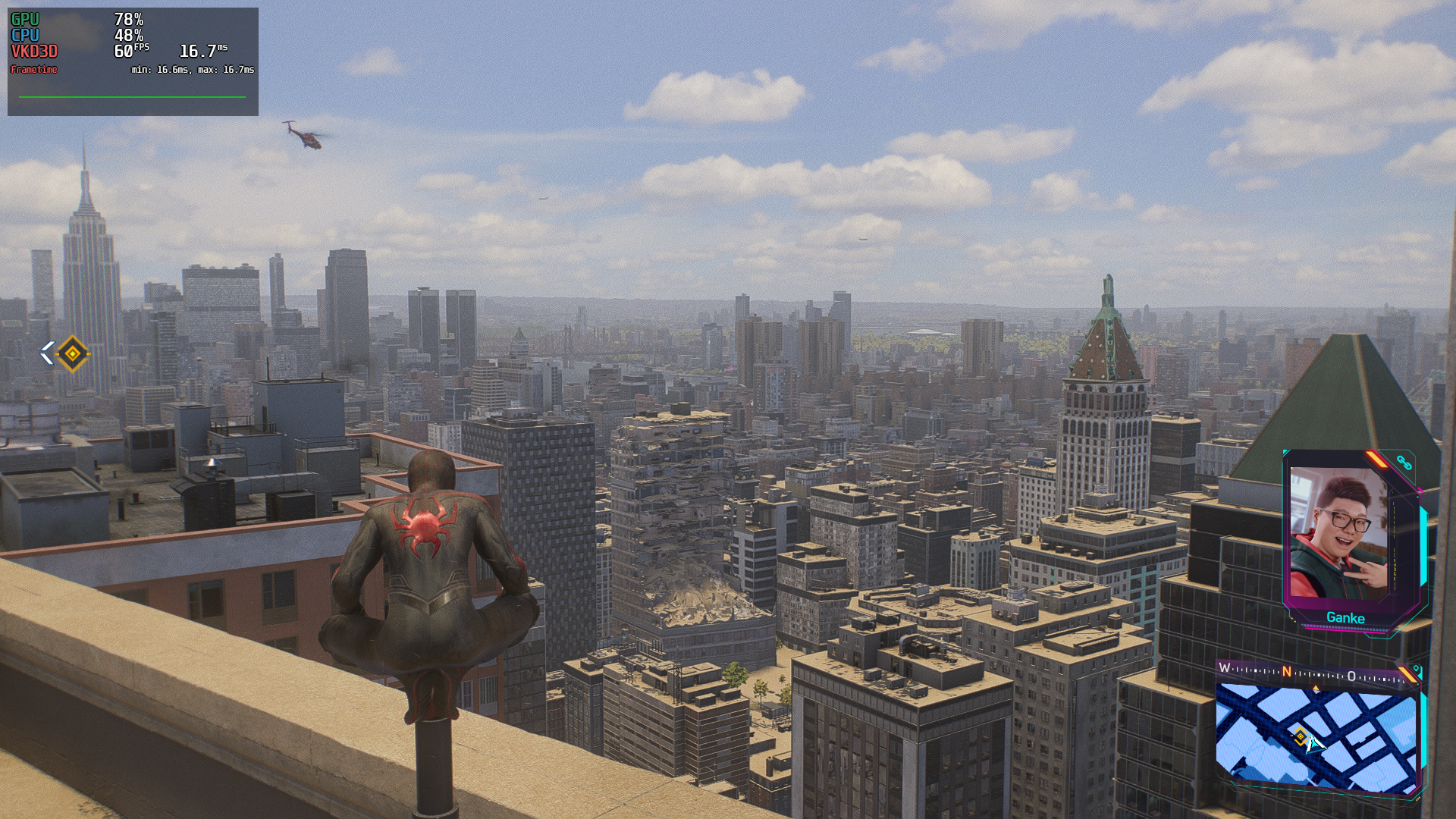Select the player arrow marker on the minimap
1456x819 pixels.
point(1315,743)
